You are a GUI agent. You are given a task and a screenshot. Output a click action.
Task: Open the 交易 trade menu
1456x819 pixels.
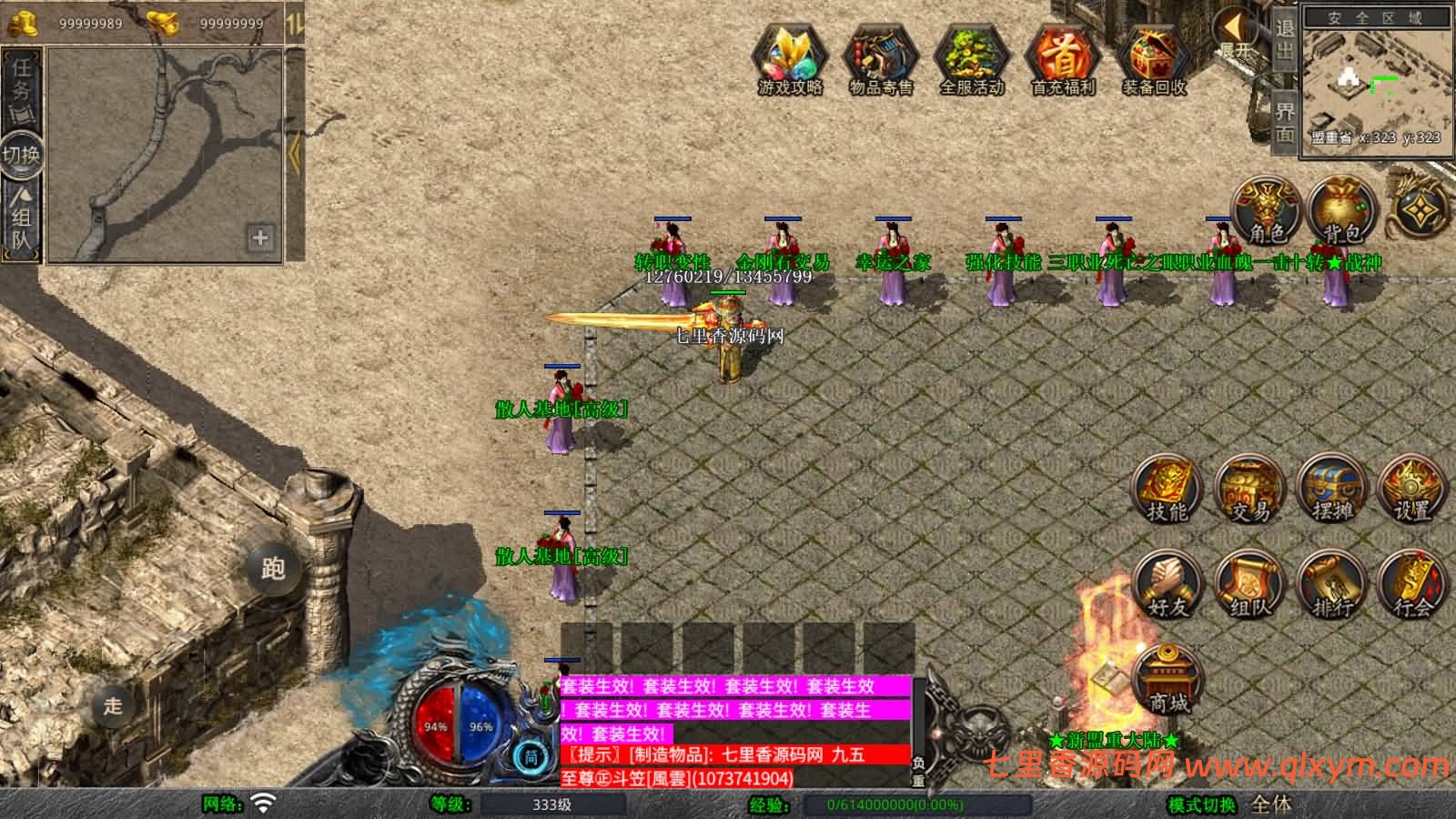[1250, 490]
